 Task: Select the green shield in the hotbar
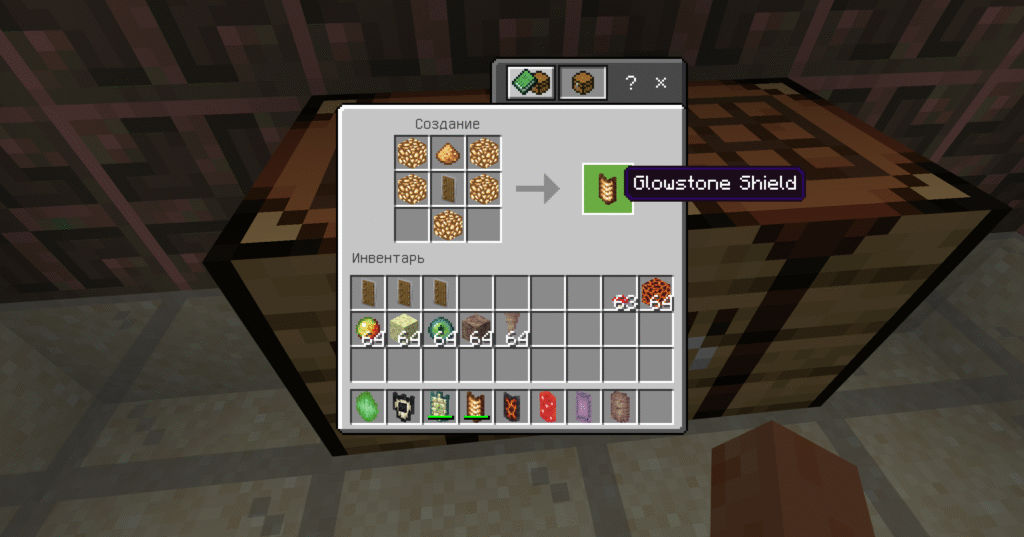[369, 406]
